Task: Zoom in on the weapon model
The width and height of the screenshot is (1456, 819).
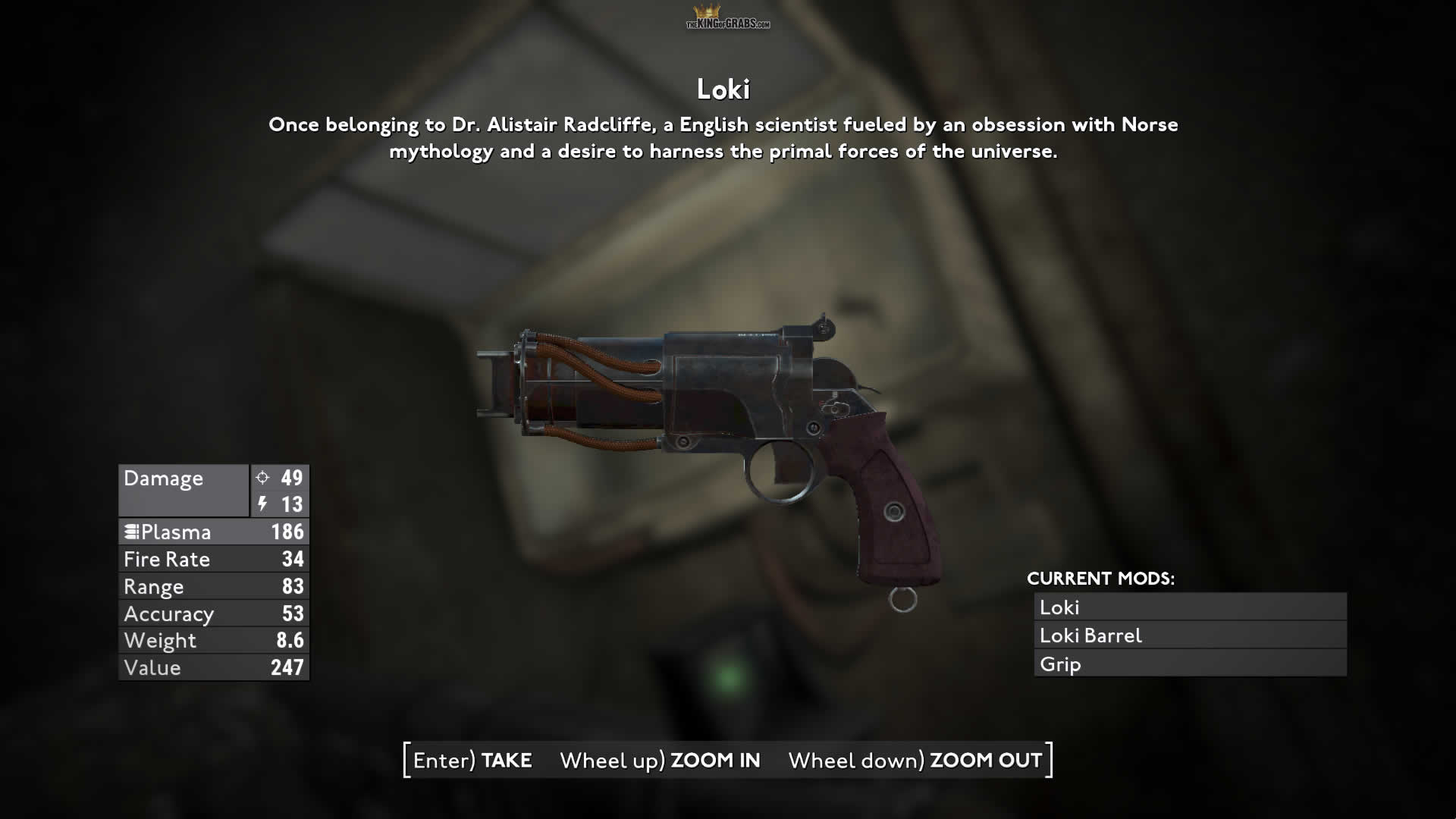Action: click(660, 760)
